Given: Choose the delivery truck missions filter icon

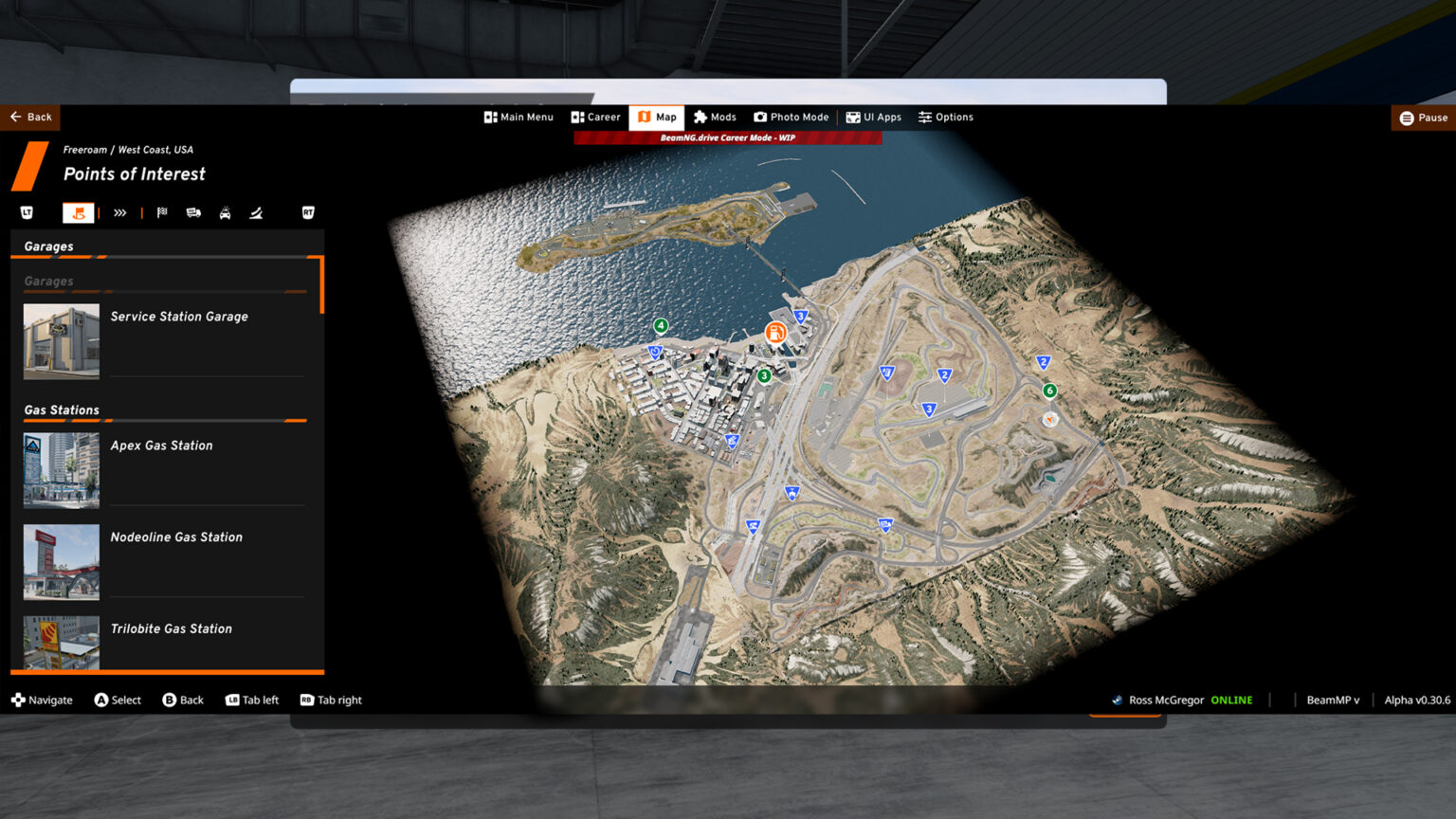Looking at the screenshot, I should pyautogui.click(x=192, y=212).
